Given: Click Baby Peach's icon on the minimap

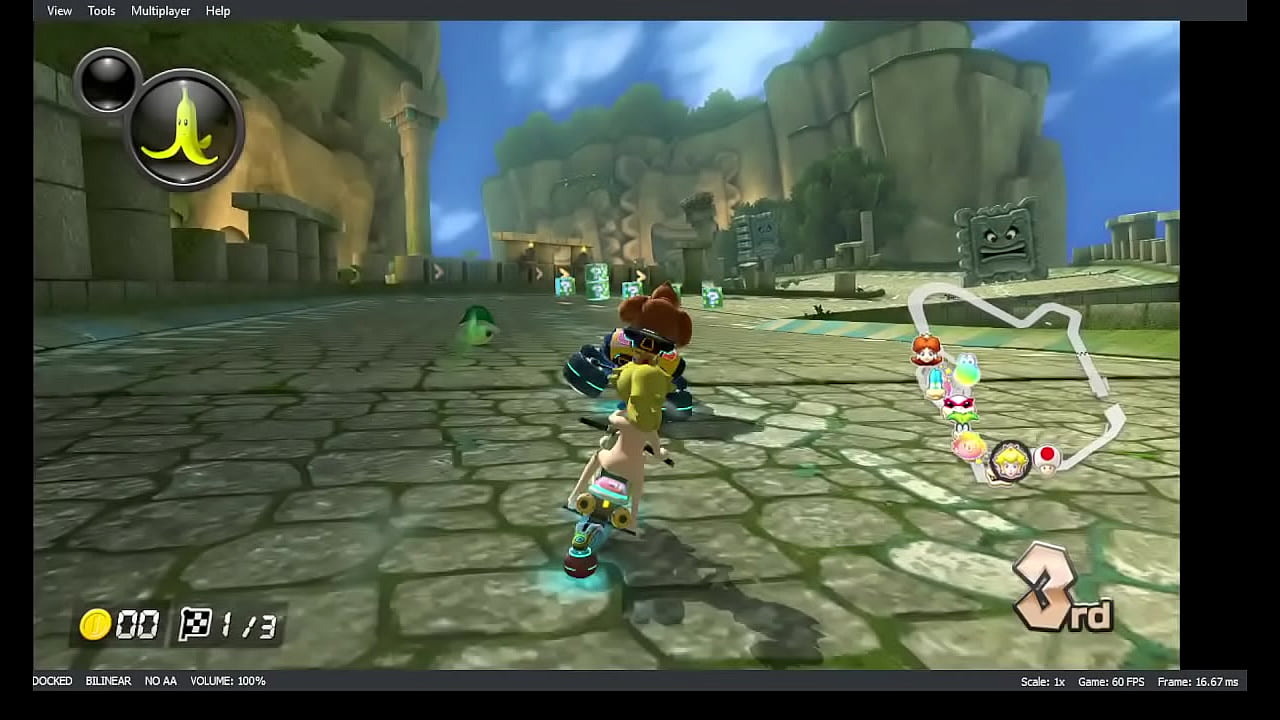Looking at the screenshot, I should [967, 445].
